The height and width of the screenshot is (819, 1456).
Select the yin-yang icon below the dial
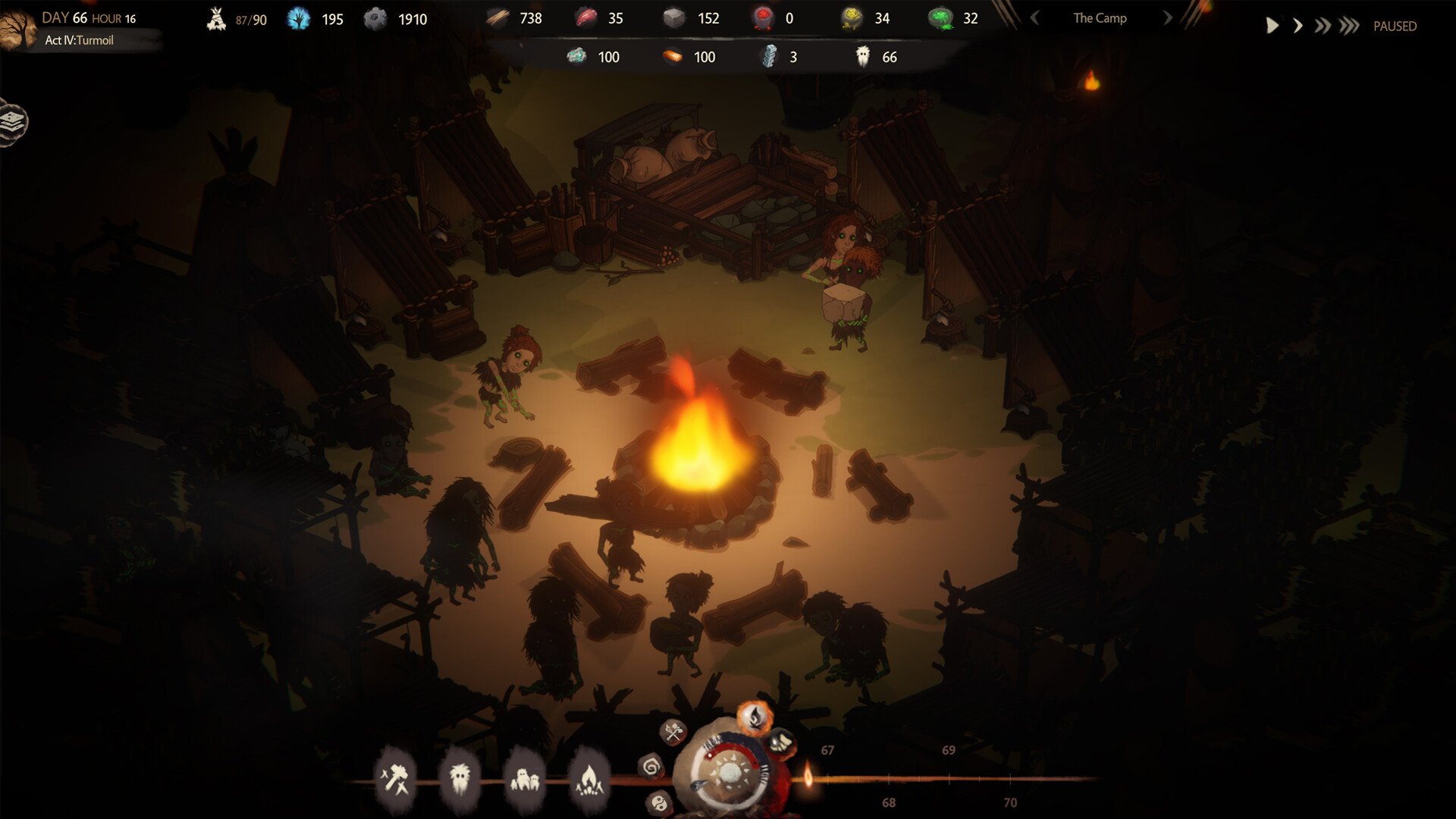(x=659, y=803)
